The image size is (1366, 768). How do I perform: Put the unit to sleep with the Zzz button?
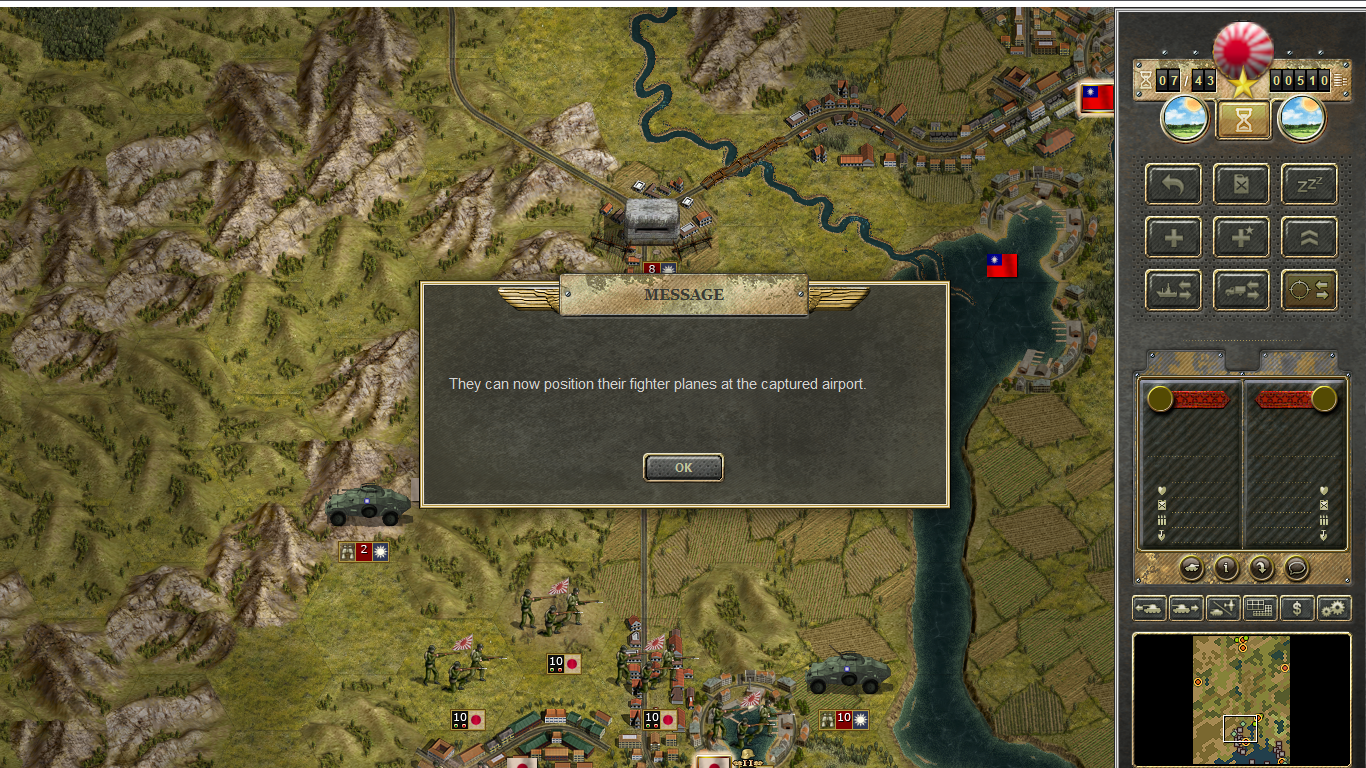tap(1309, 184)
